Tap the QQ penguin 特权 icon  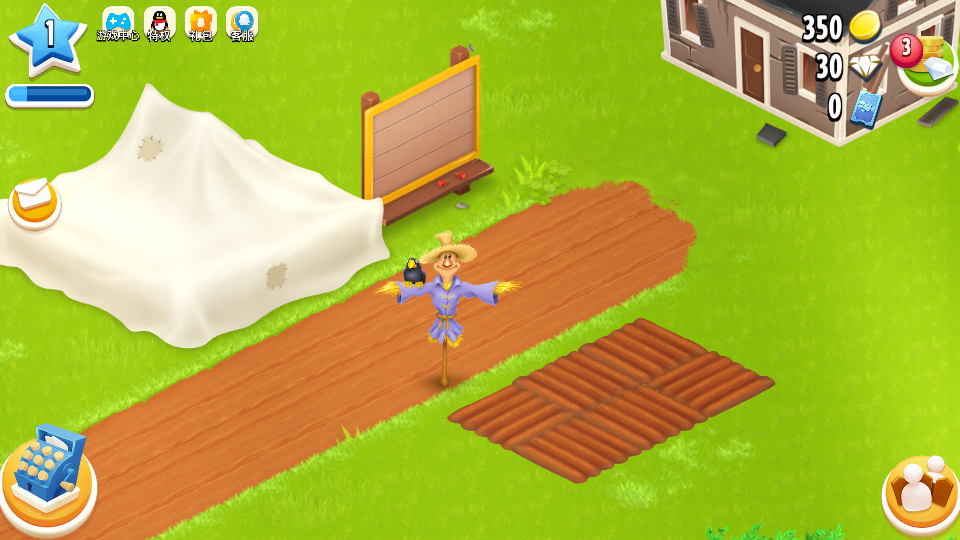coord(160,23)
